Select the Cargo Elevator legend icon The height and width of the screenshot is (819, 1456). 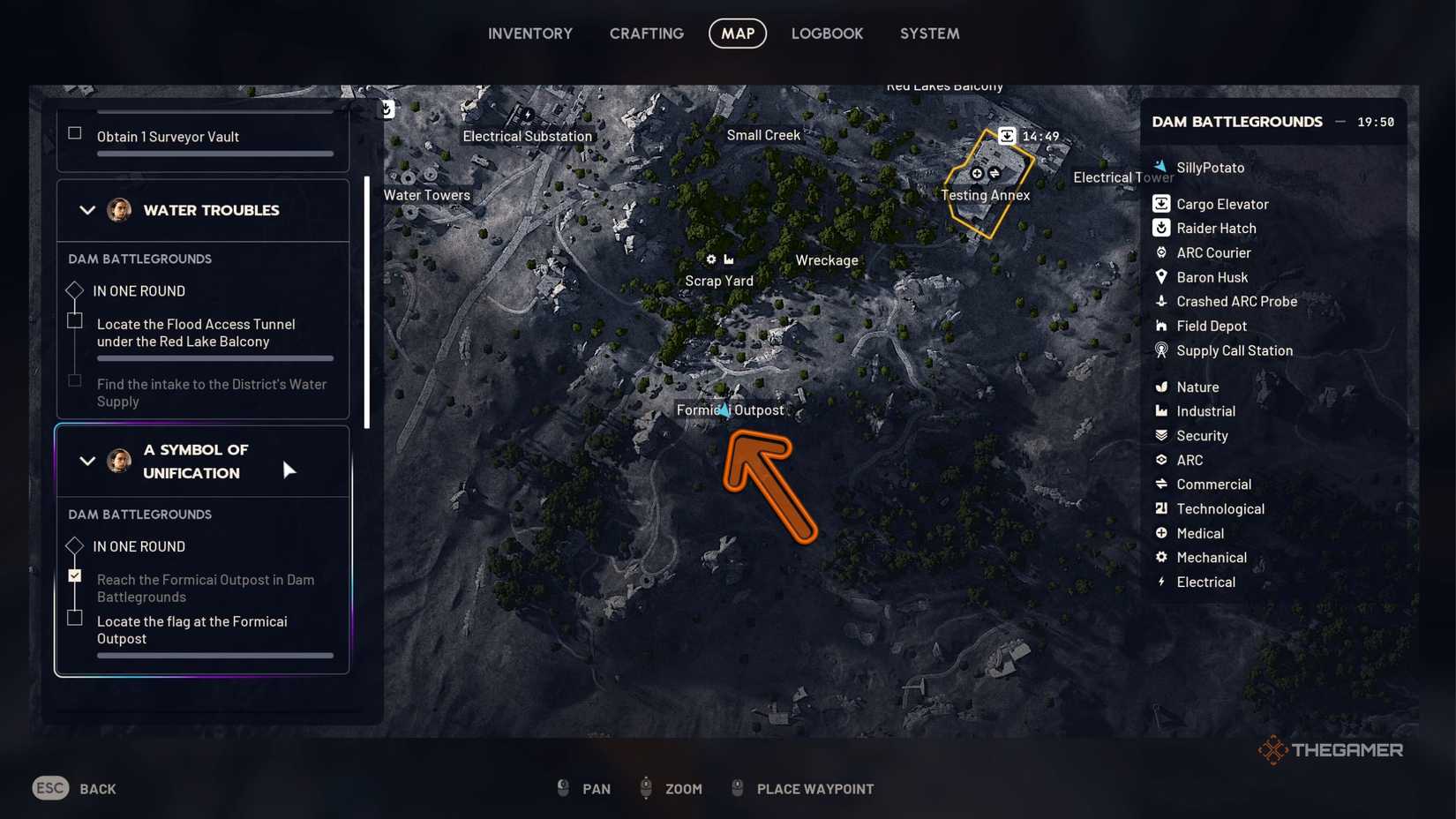point(1161,204)
